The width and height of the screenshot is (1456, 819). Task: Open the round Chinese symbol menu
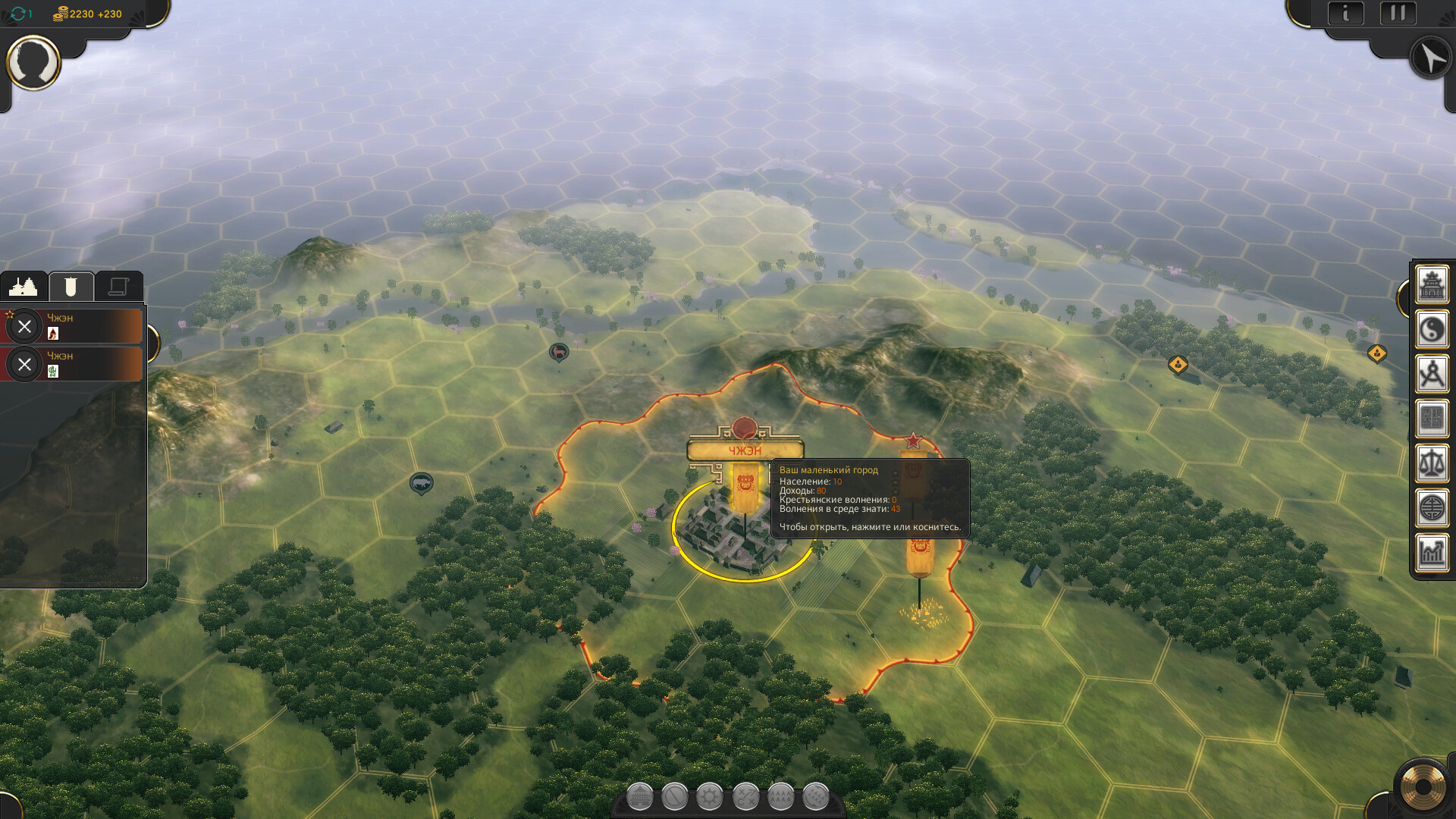(x=1432, y=507)
